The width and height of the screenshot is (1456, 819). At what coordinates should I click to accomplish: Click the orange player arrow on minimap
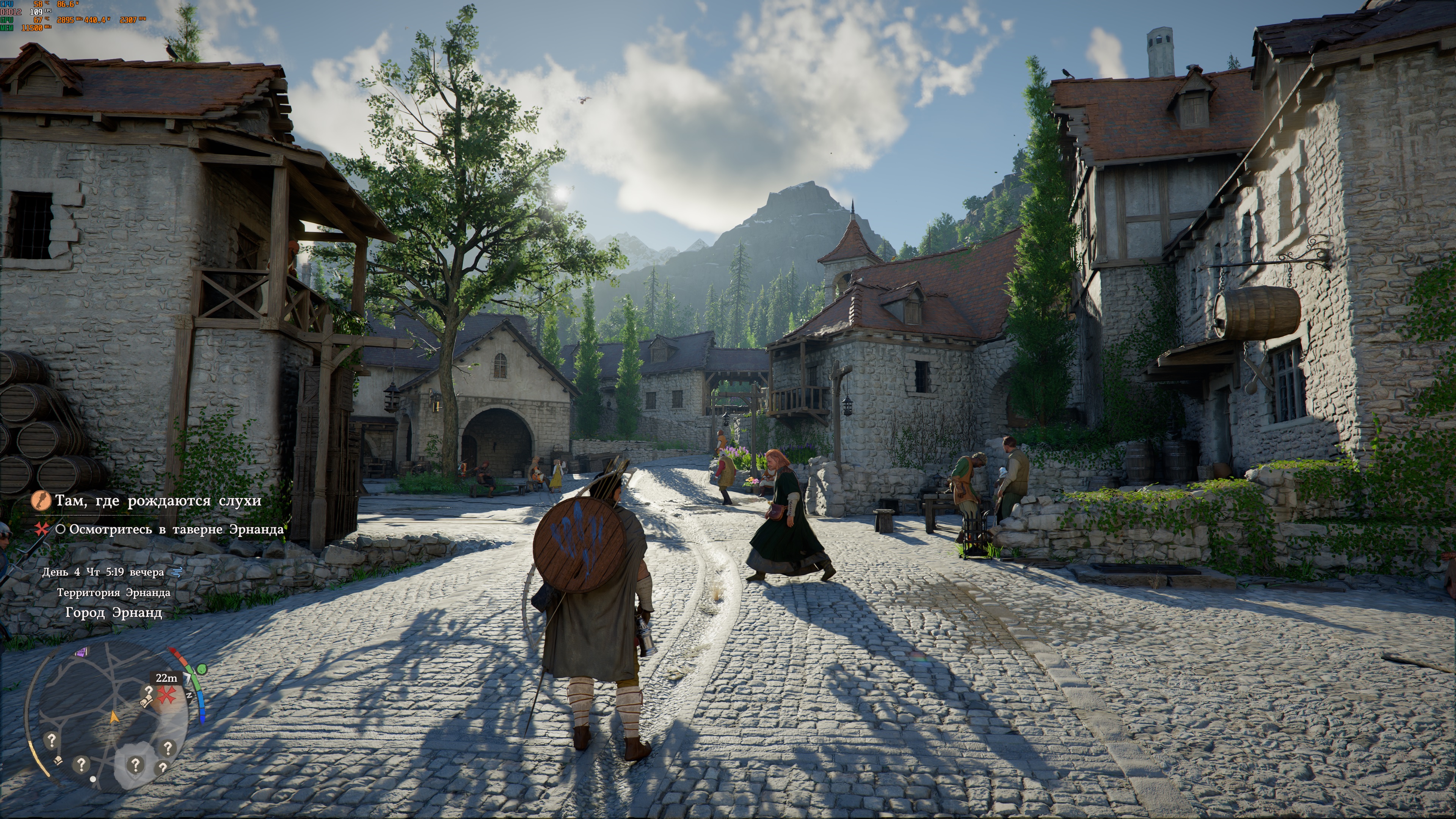(x=114, y=717)
